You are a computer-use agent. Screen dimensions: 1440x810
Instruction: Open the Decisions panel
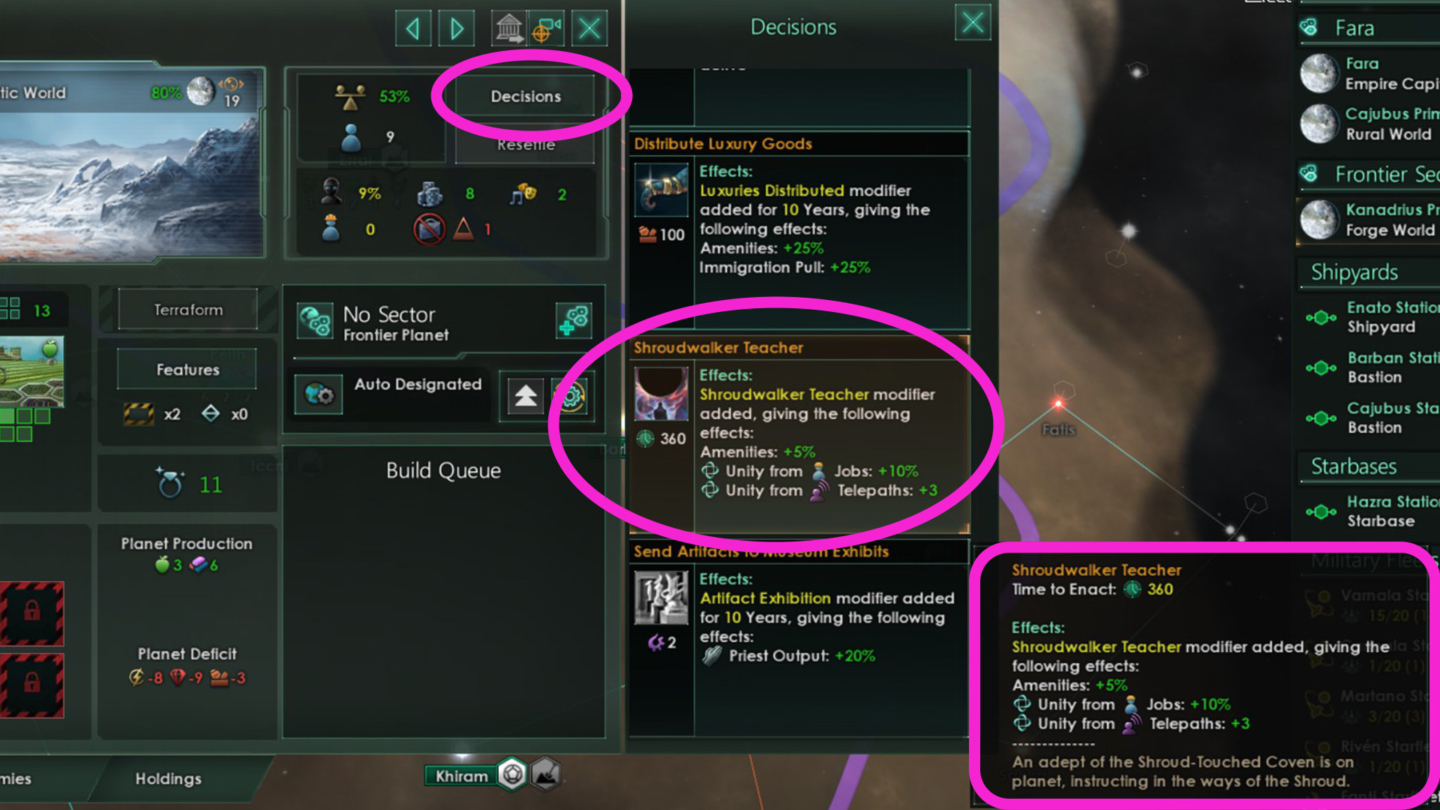pyautogui.click(x=527, y=96)
